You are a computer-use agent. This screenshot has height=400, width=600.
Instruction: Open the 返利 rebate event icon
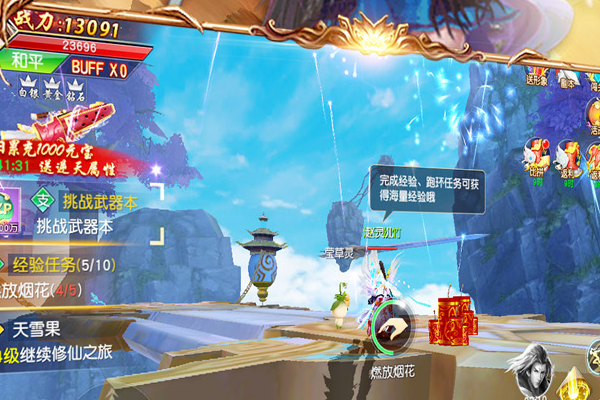[569, 155]
